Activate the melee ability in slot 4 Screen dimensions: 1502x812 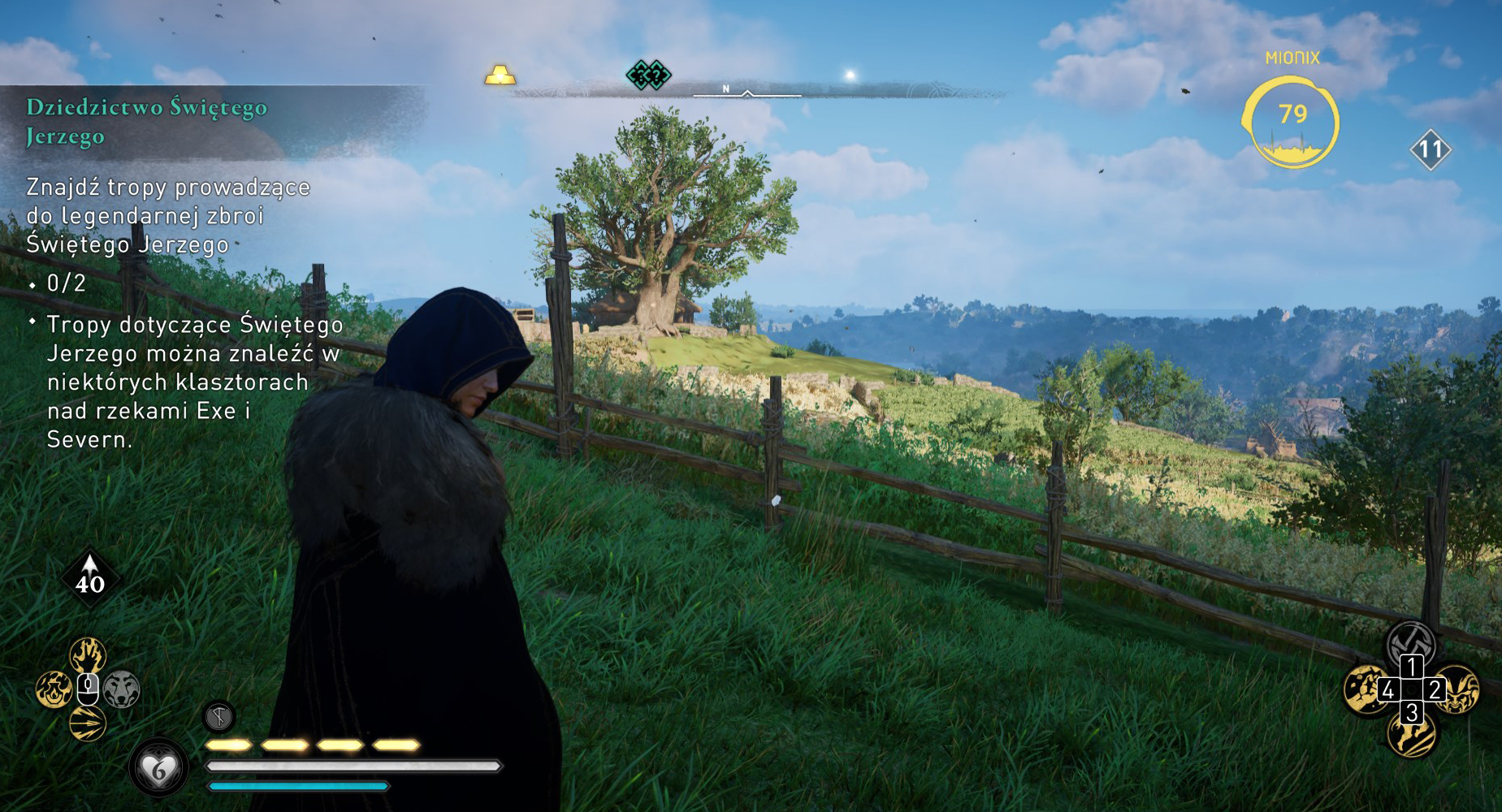point(1365,689)
